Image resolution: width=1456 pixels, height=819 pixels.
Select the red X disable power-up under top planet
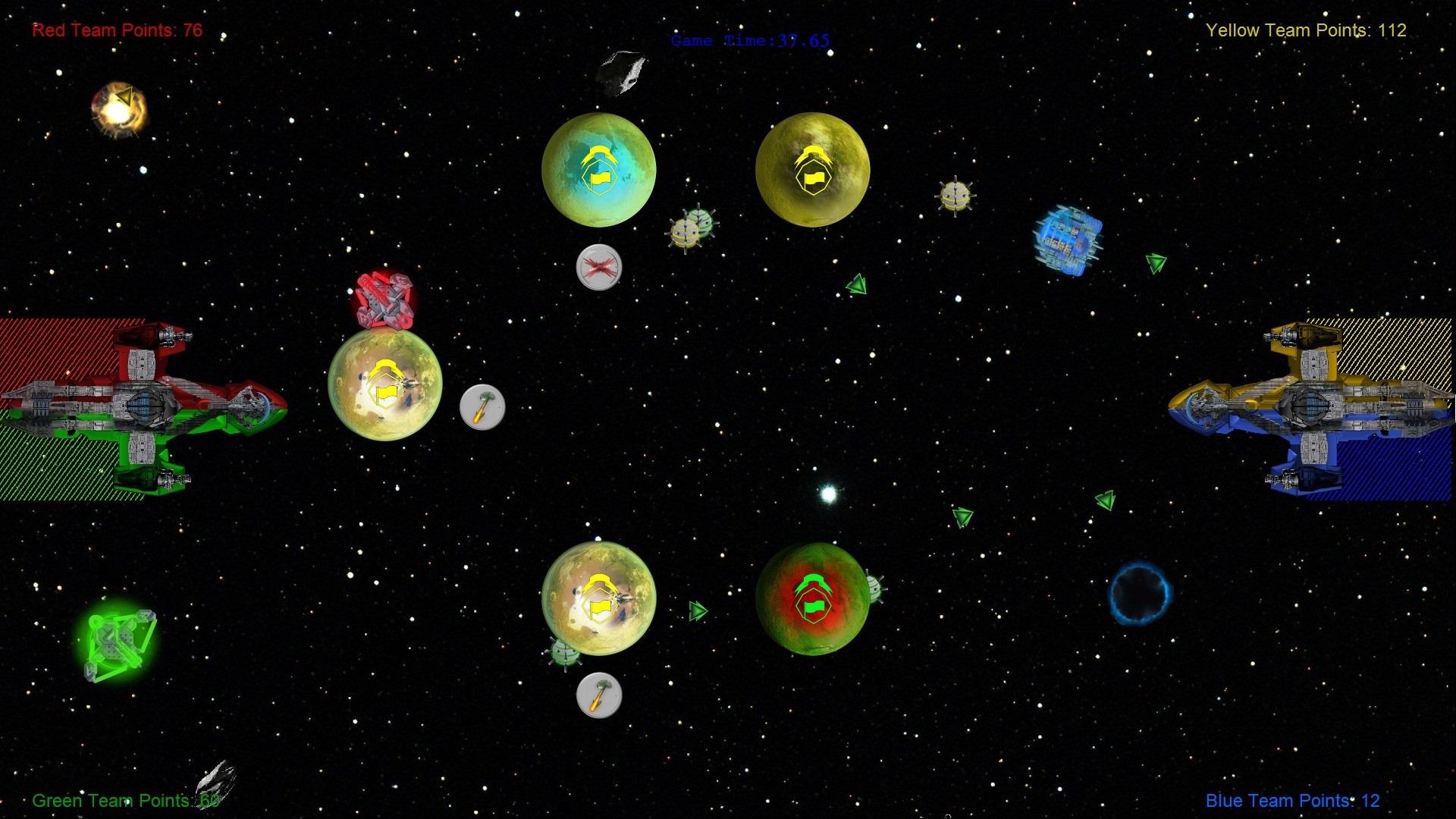click(598, 267)
